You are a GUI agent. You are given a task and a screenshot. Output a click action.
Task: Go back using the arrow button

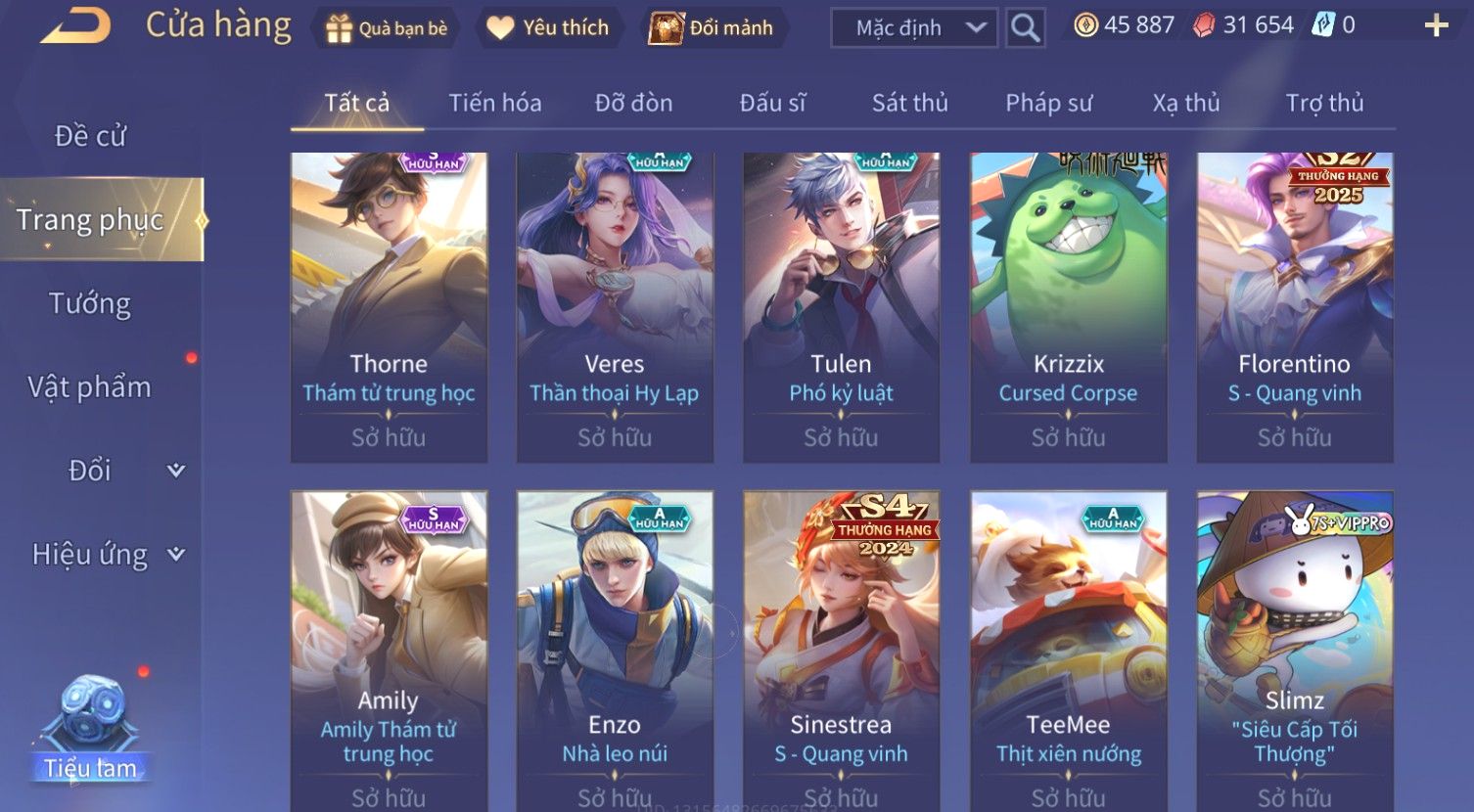tap(75, 26)
